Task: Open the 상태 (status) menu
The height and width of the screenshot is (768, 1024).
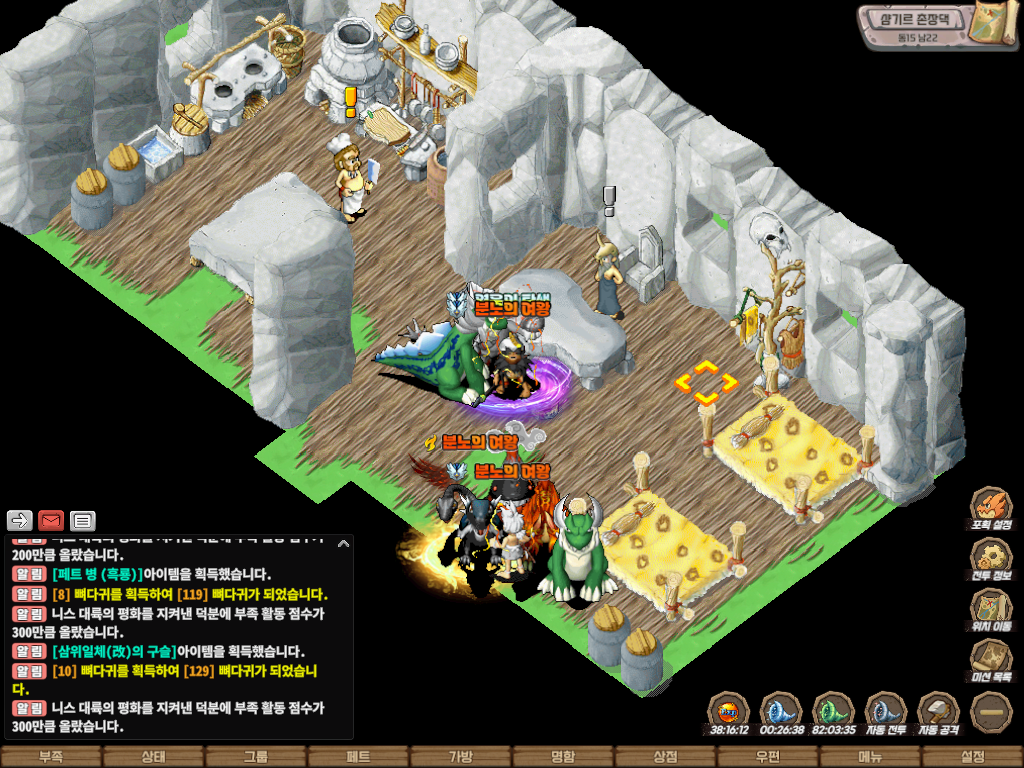Action: click(153, 757)
